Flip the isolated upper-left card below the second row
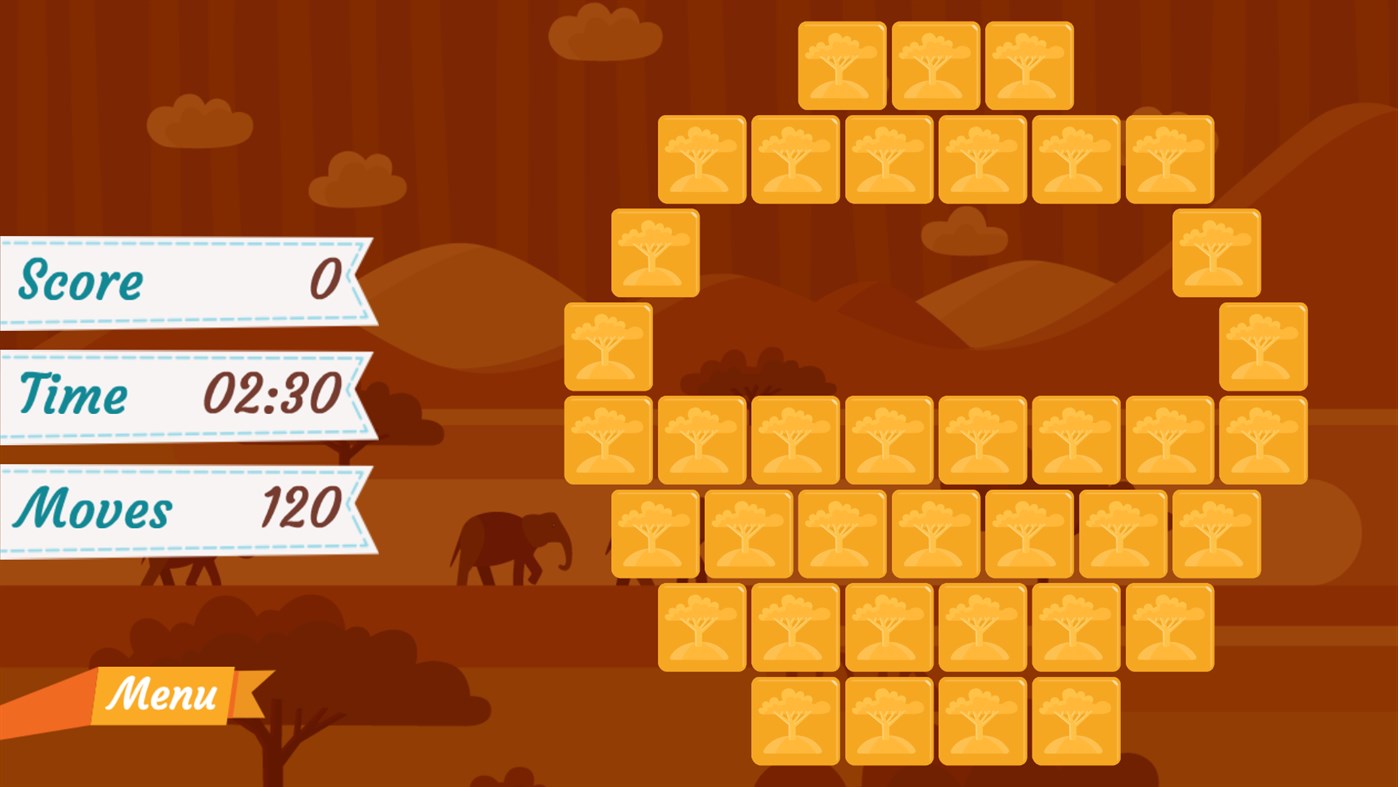1398x787 pixels. pos(655,251)
